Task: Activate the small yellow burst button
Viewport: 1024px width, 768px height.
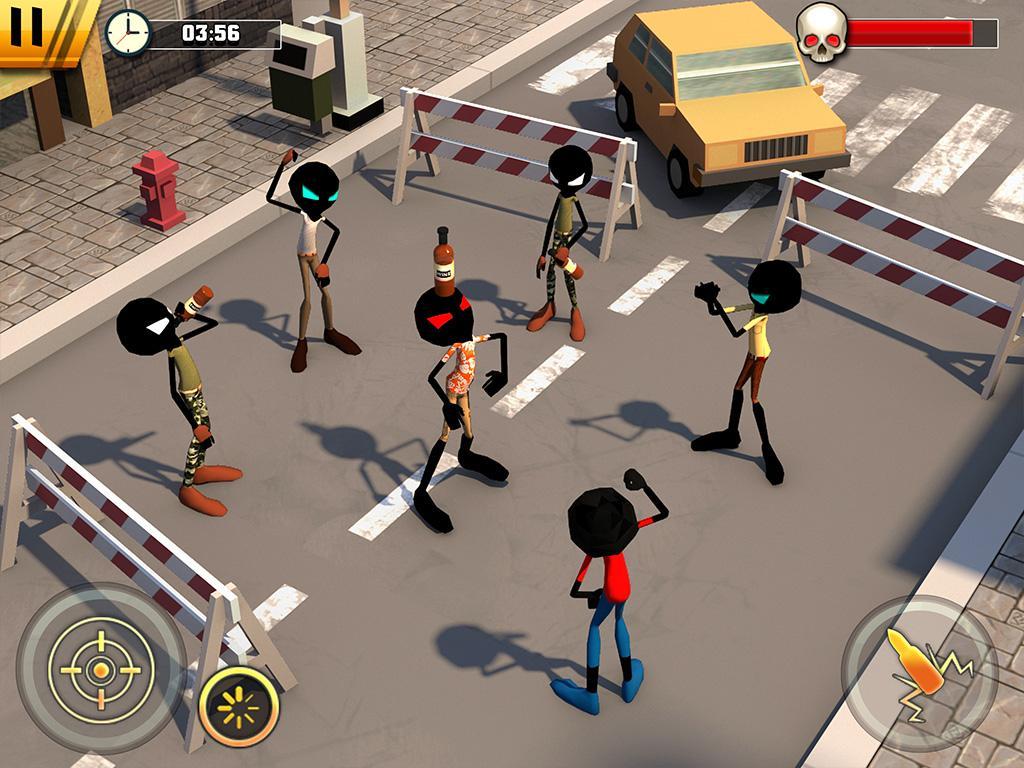Action: pos(239,707)
